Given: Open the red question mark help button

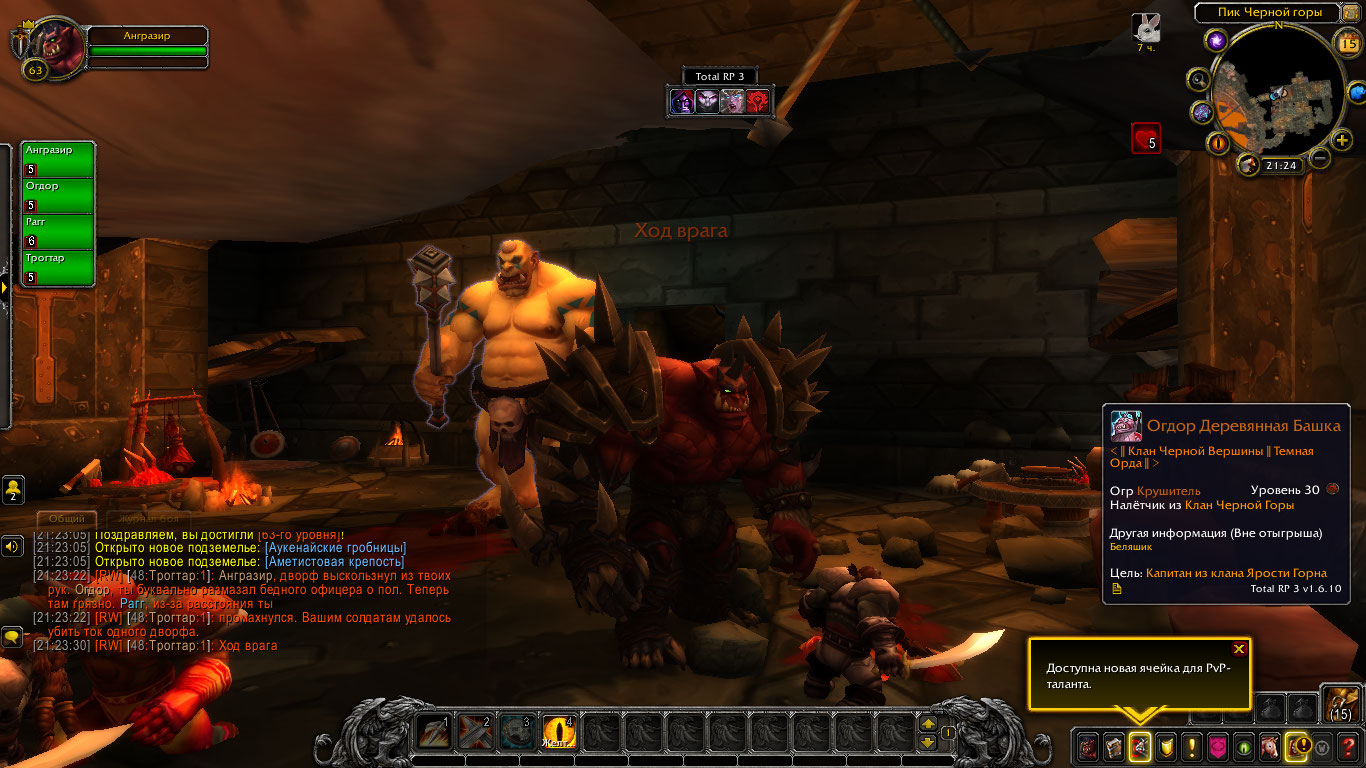Looking at the screenshot, I should [x=1349, y=746].
